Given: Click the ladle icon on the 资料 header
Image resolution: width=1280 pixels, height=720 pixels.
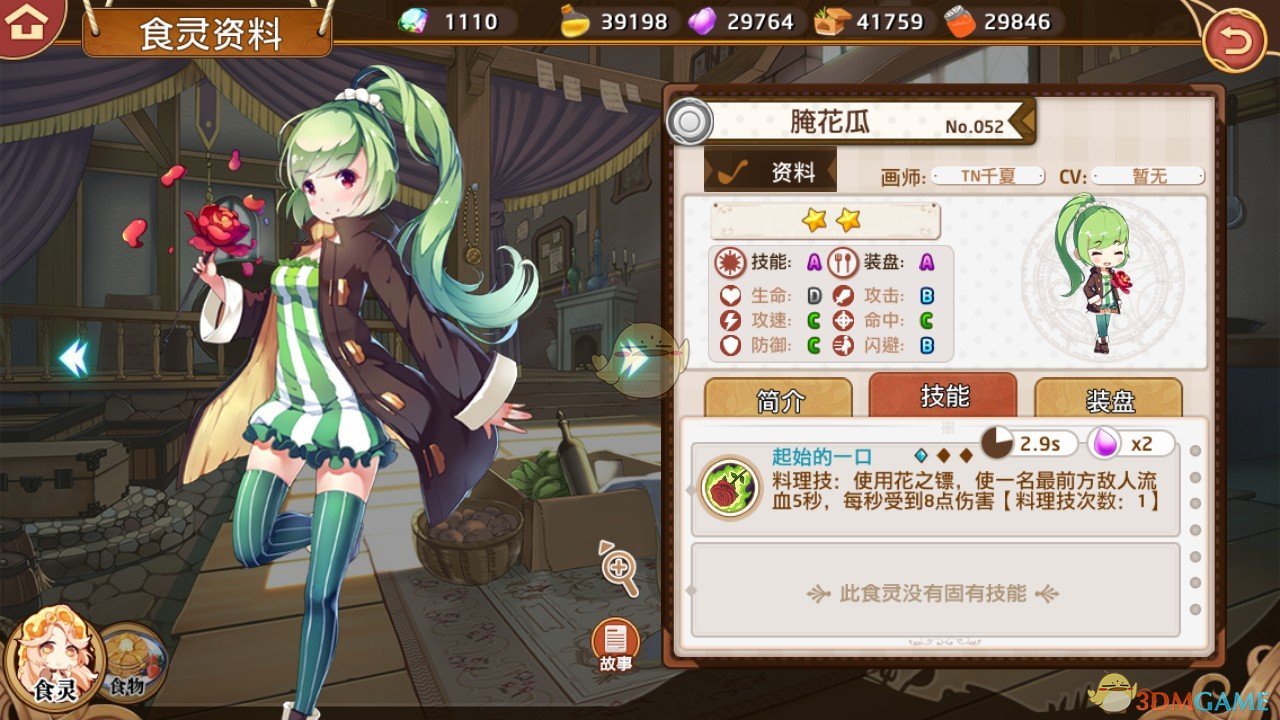Looking at the screenshot, I should tap(734, 170).
